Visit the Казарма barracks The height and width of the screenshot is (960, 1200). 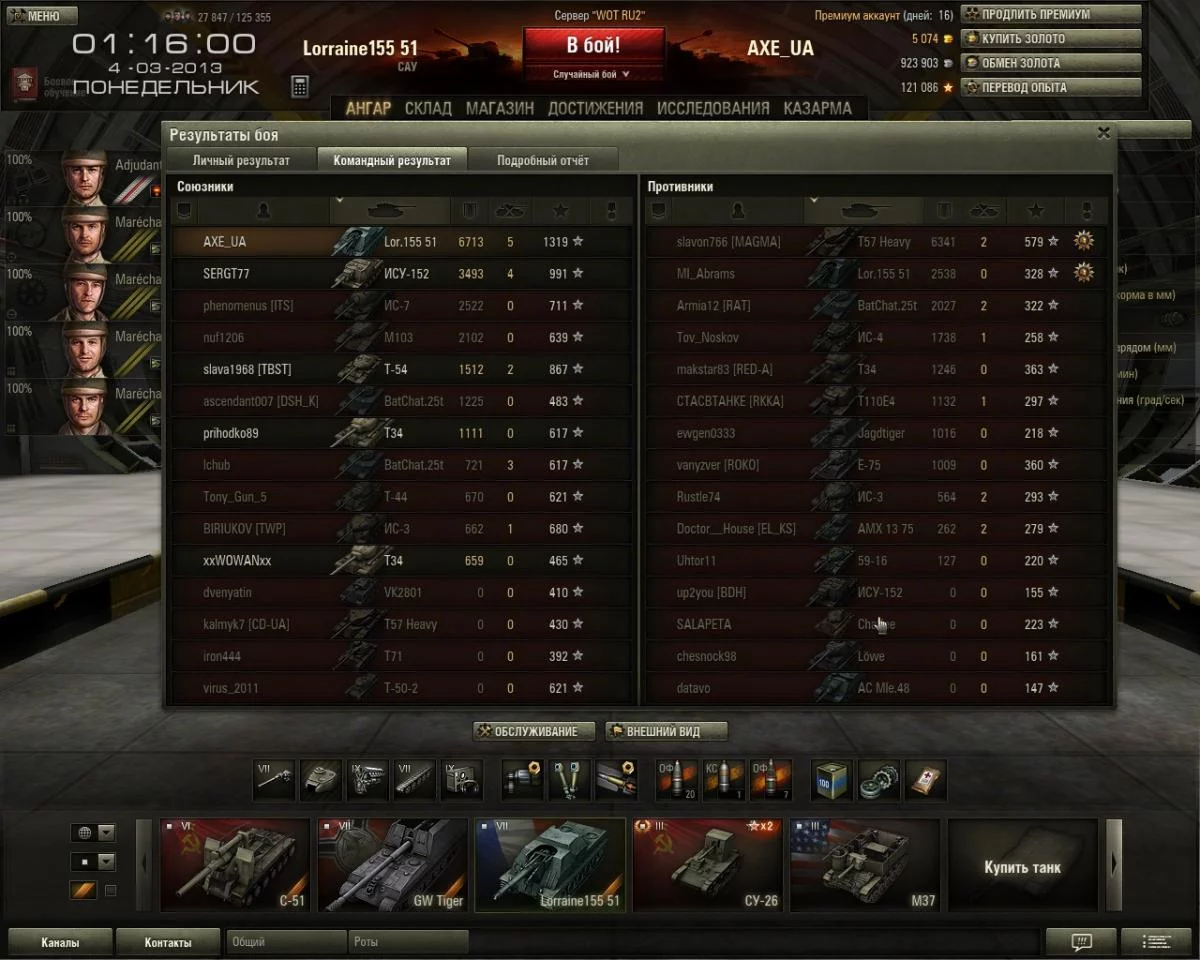pos(817,108)
